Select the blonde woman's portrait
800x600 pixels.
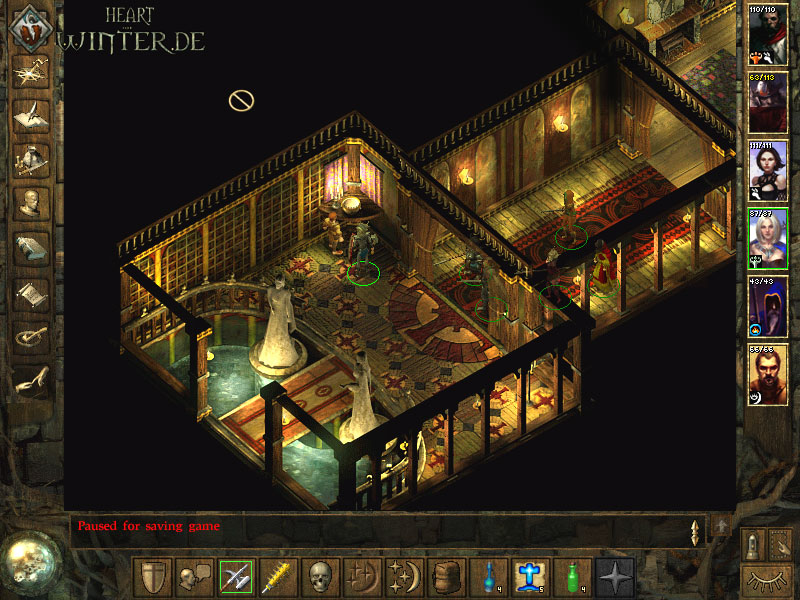768,238
